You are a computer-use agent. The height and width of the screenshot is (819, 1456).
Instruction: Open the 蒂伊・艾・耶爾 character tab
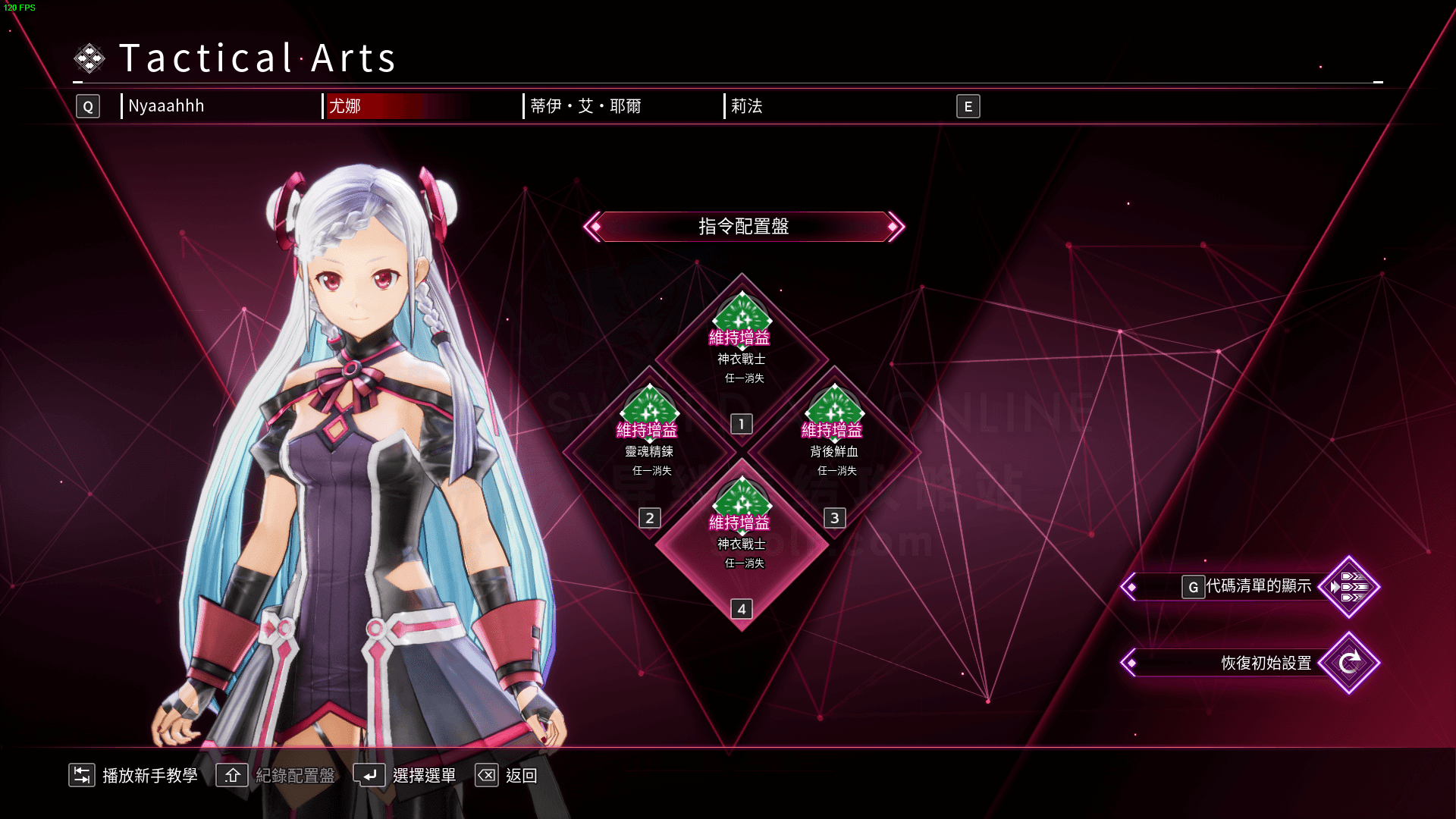coord(585,106)
